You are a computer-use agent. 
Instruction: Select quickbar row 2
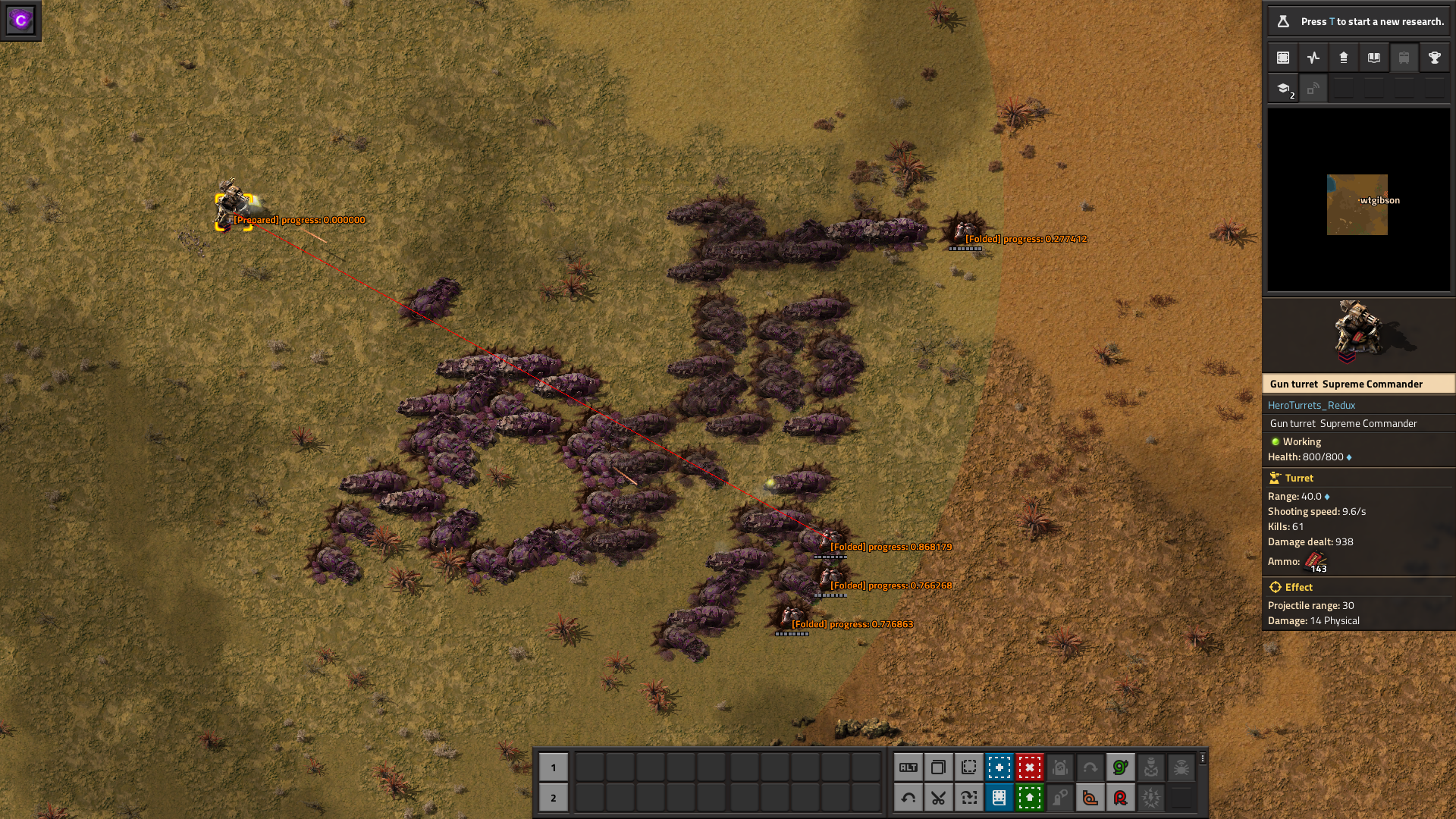[554, 798]
